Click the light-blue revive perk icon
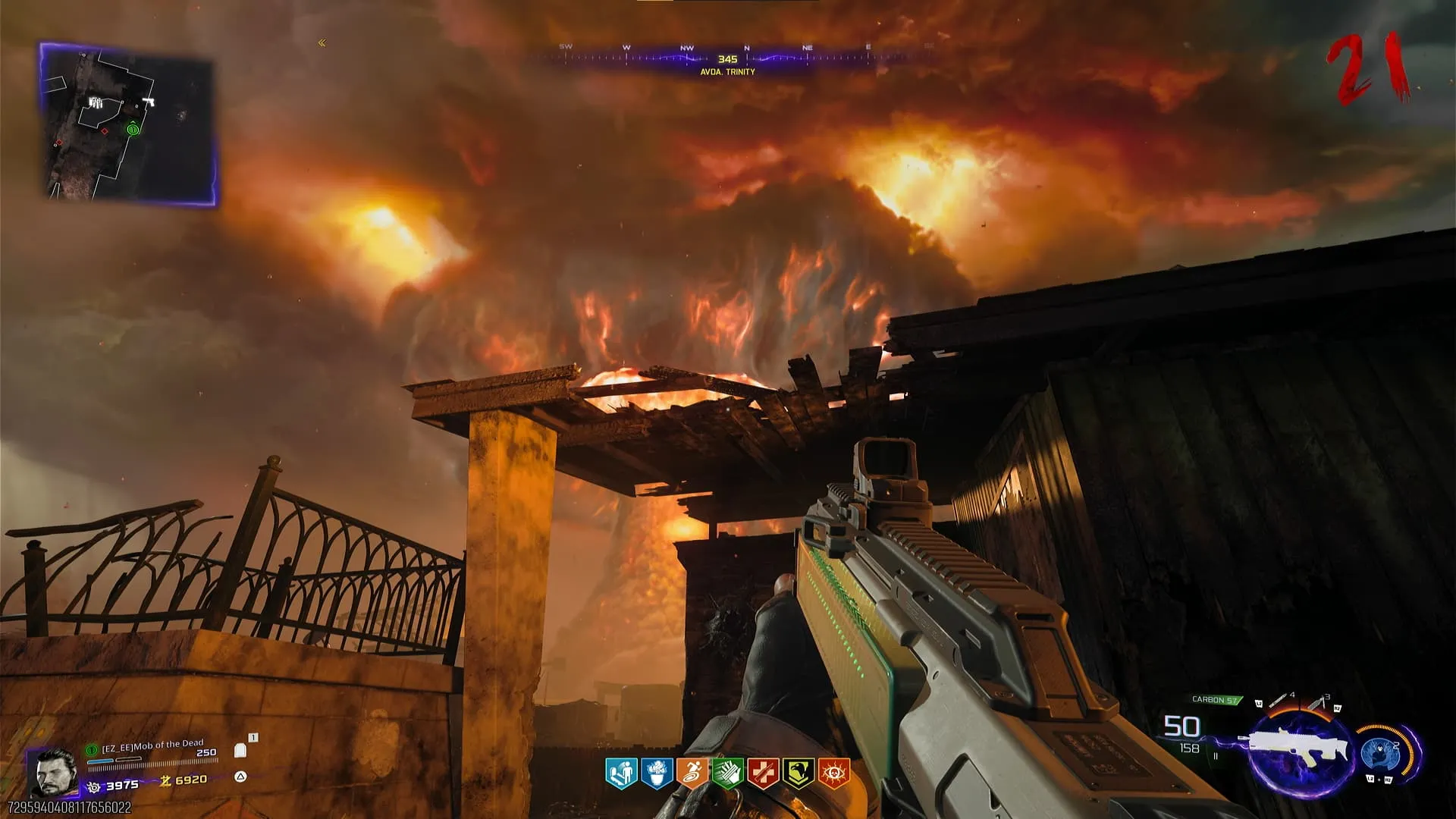The height and width of the screenshot is (819, 1456). (621, 773)
